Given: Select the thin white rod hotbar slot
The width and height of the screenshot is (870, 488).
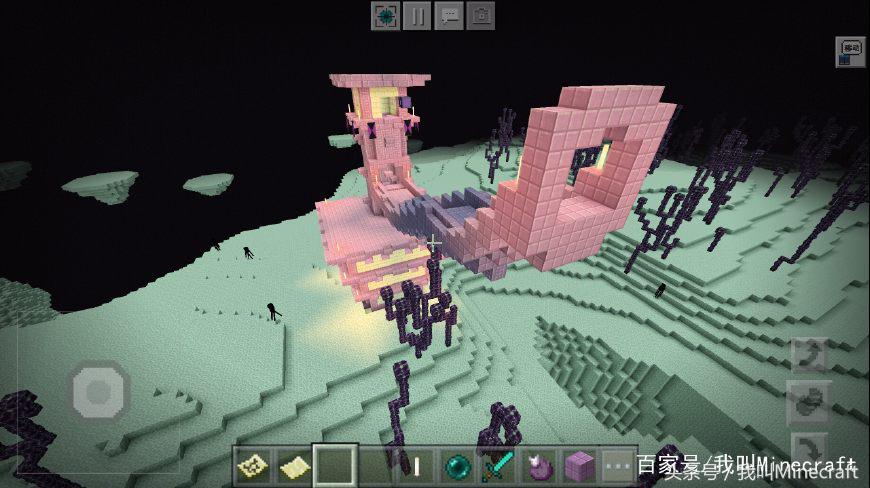Looking at the screenshot, I should coord(417,466).
